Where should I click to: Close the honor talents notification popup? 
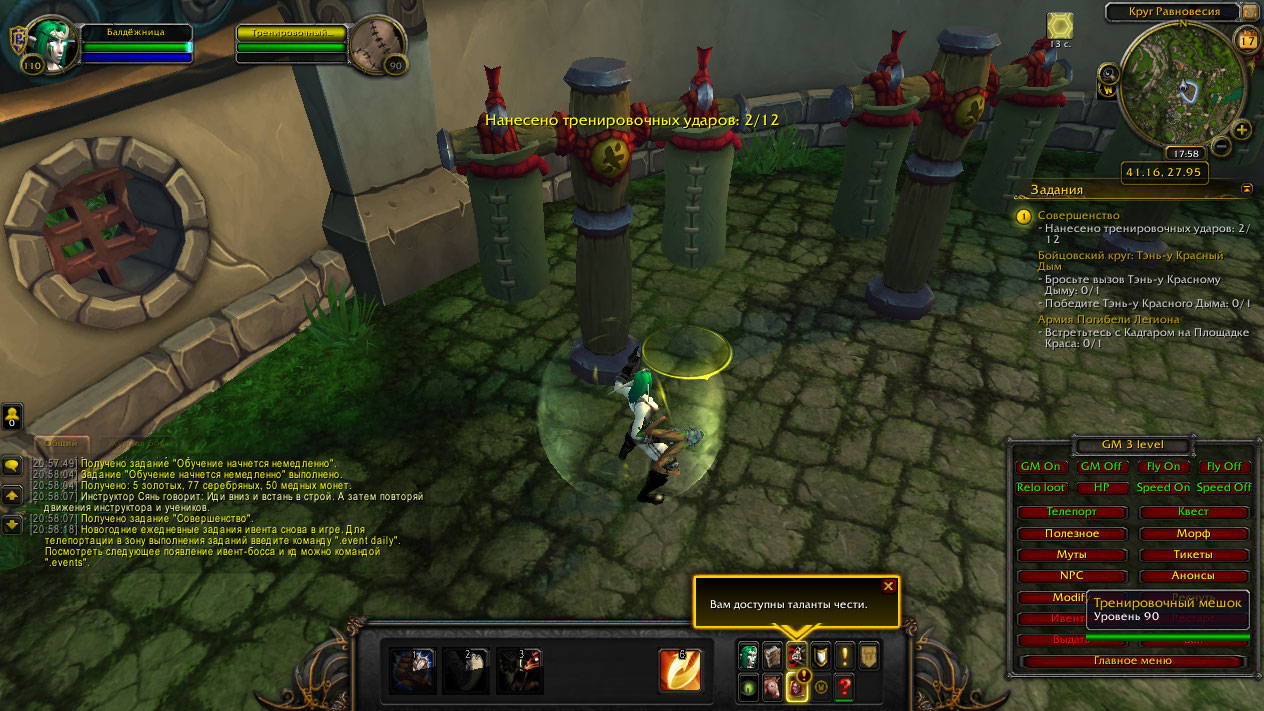888,587
